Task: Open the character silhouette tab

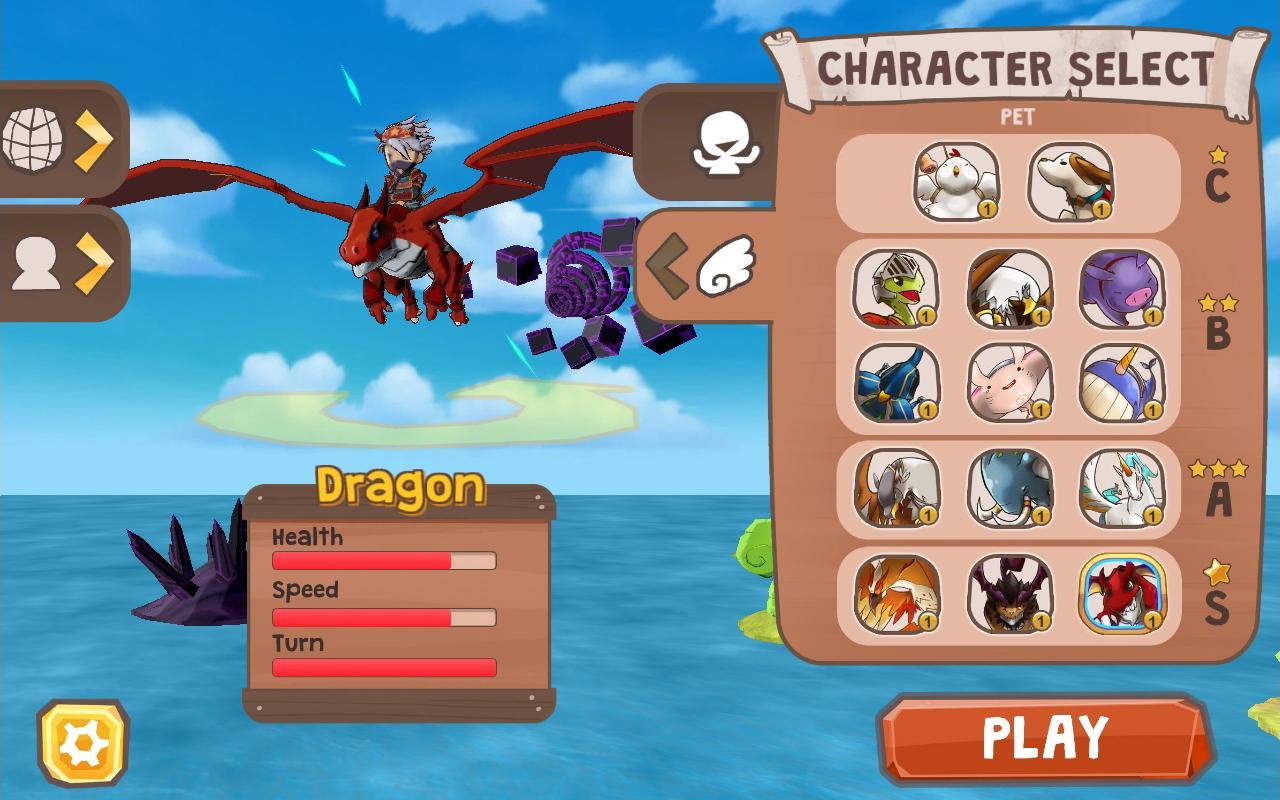Action: pyautogui.click(x=60, y=264)
